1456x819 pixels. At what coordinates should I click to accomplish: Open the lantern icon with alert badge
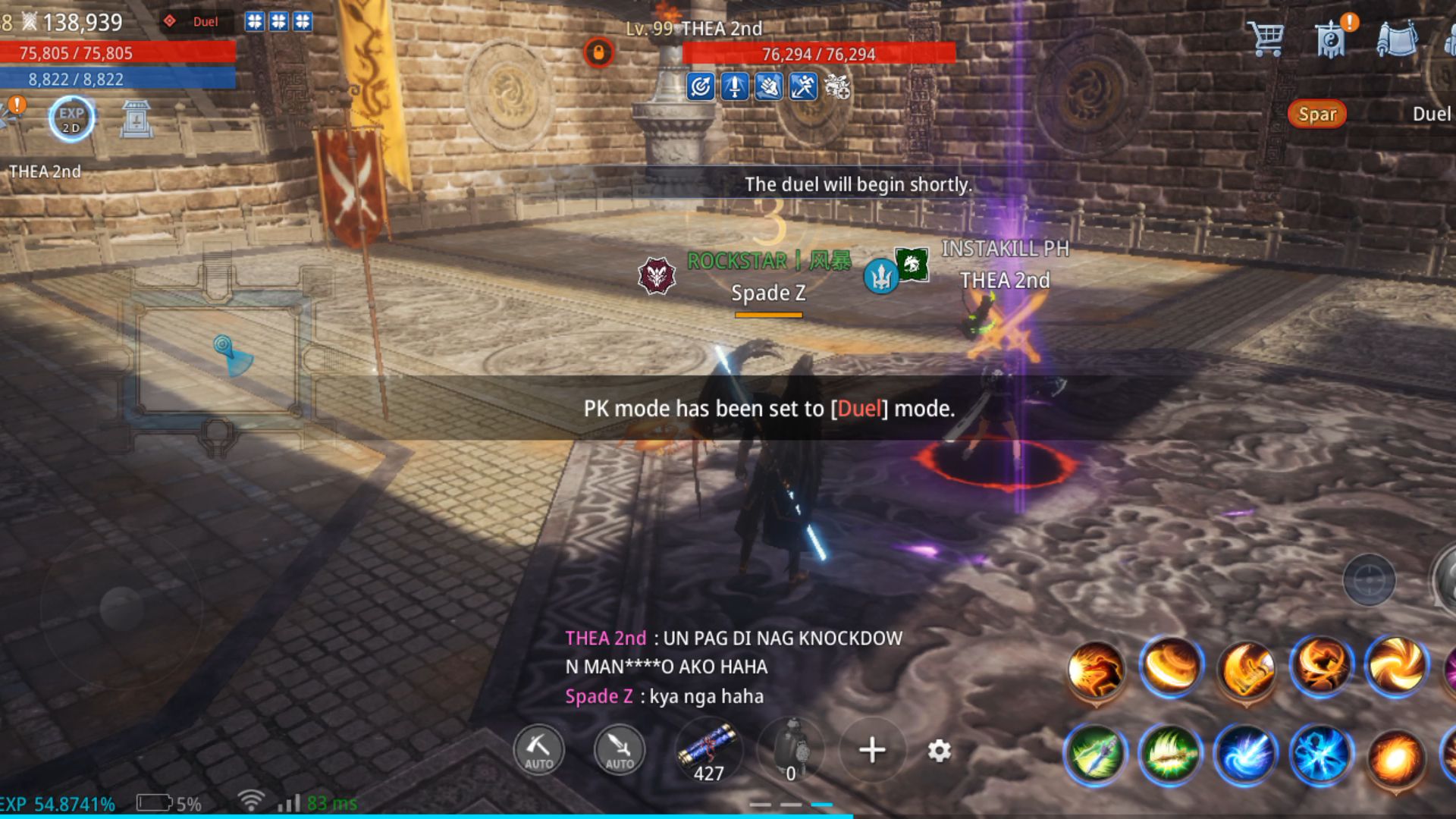(x=1332, y=38)
